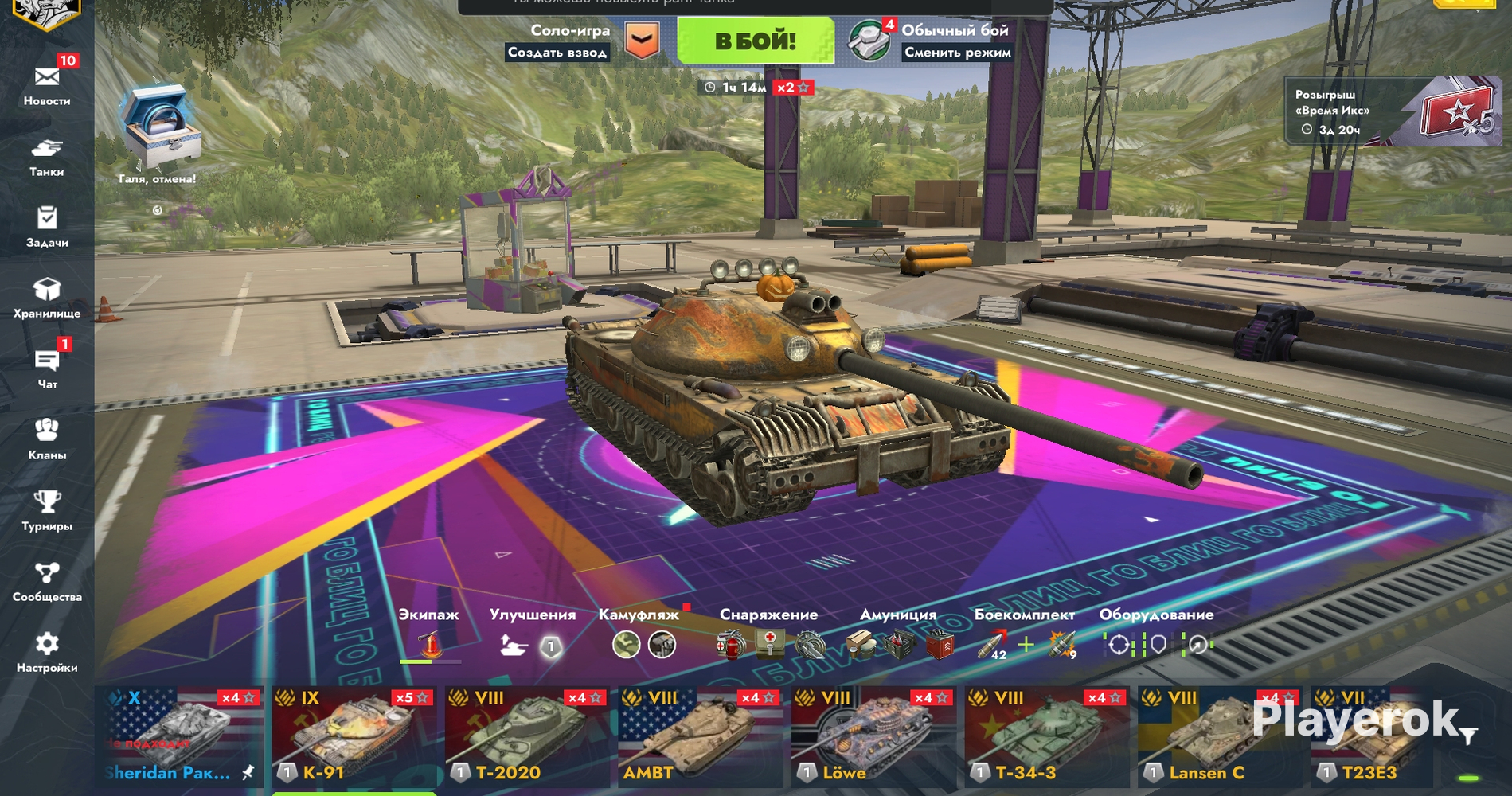
Task: Open Настройки settings
Action: coord(47,652)
